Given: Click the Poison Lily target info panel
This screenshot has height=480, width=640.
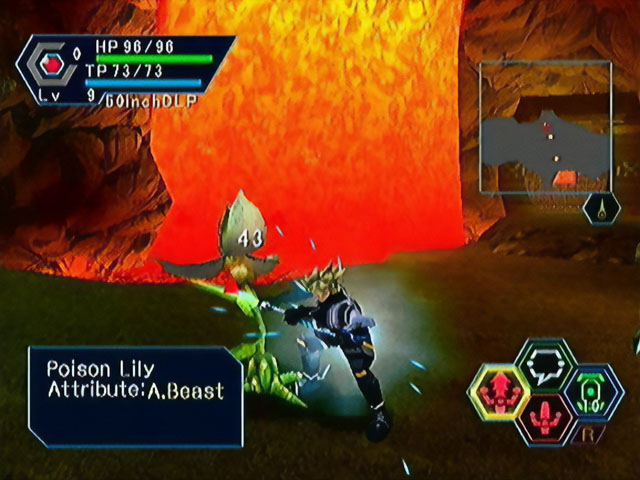Looking at the screenshot, I should [x=135, y=395].
